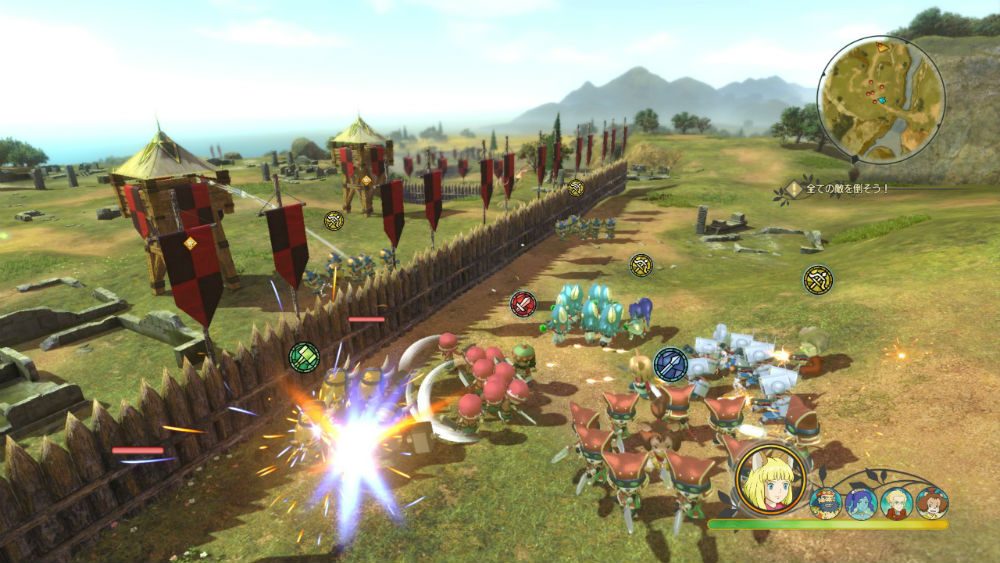
Task: Choose the crowned character portrait
Action: [826, 502]
